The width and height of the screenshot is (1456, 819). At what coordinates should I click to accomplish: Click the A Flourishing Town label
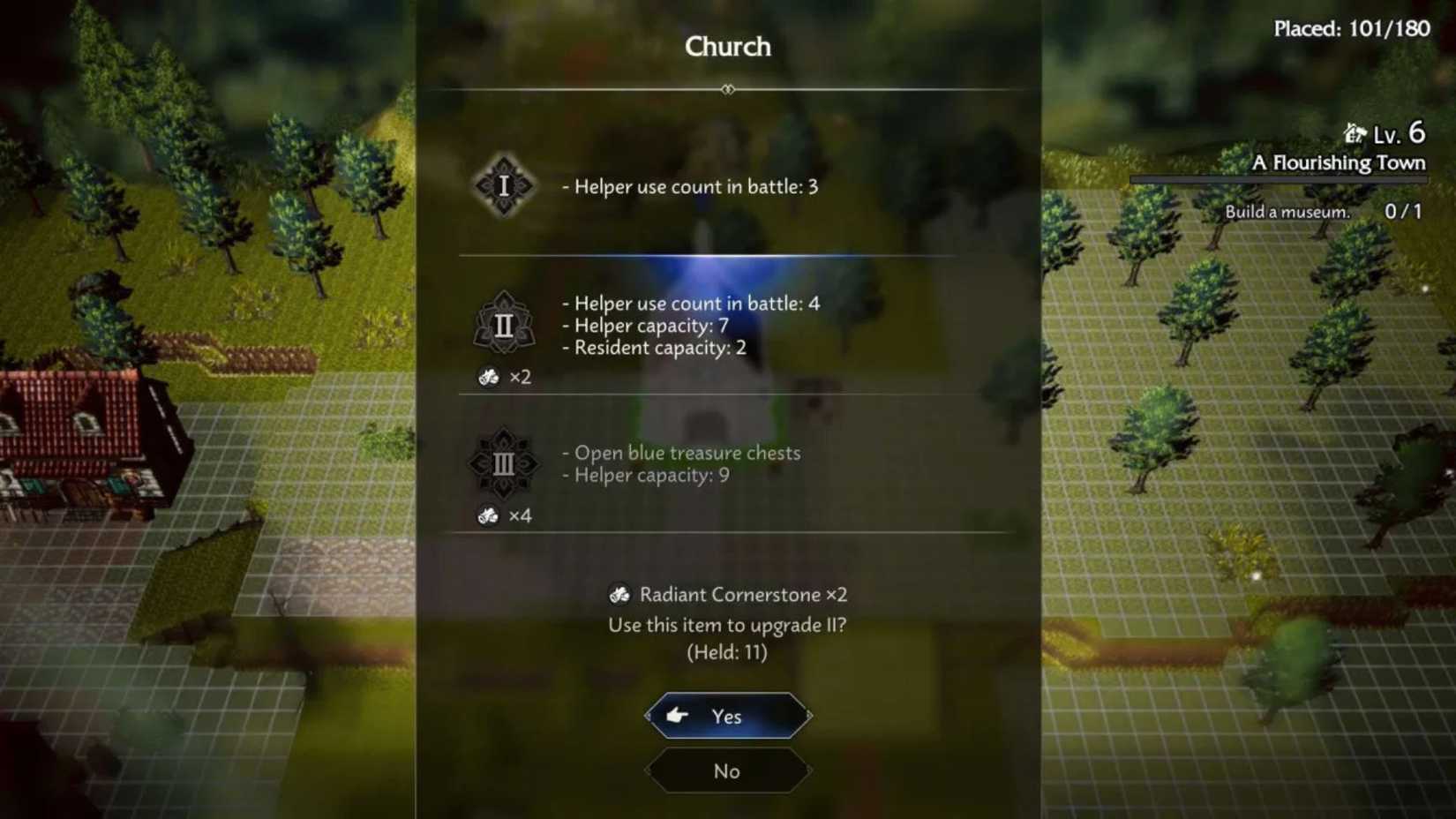1340,162
